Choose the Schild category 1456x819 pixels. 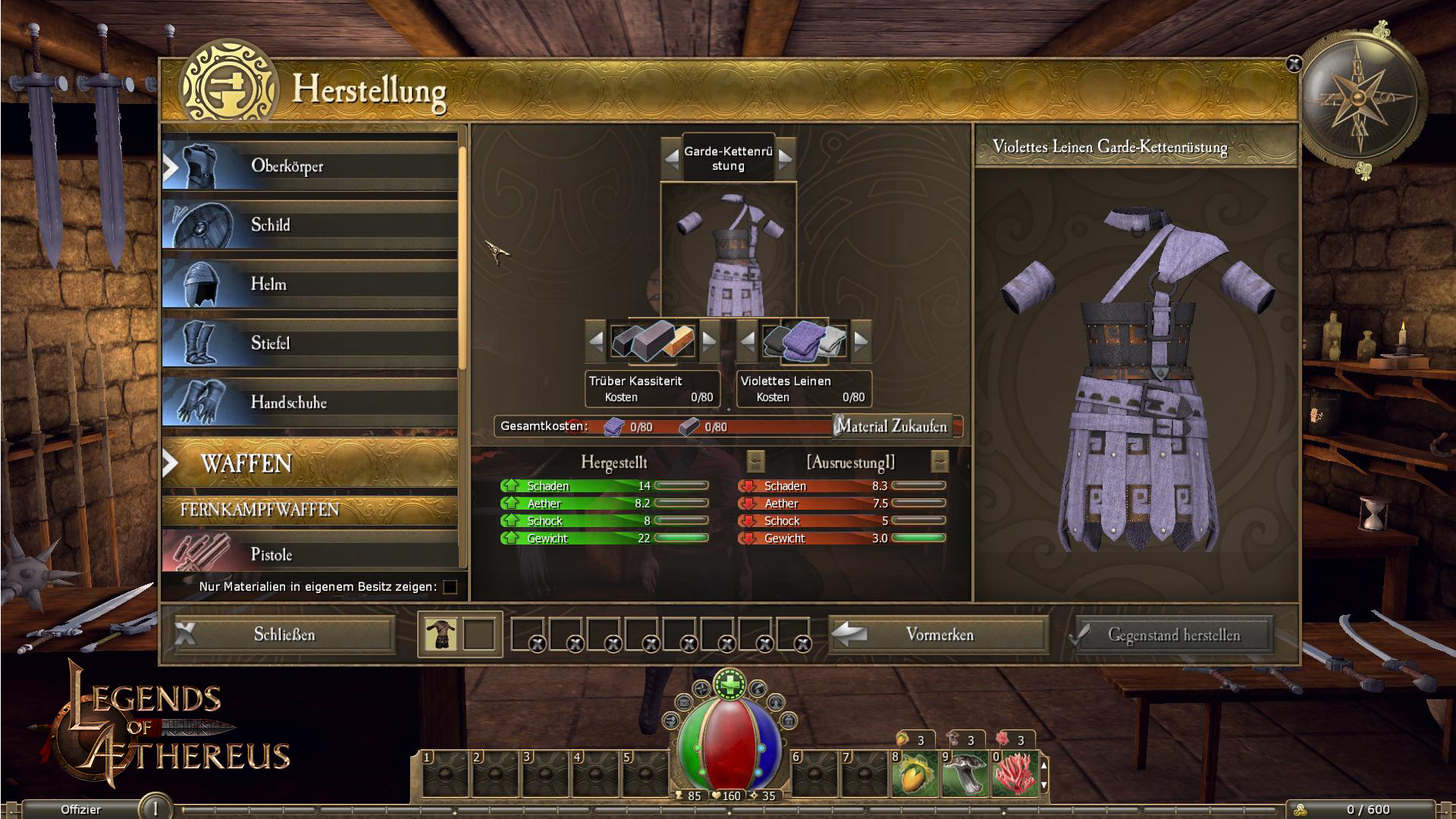(x=309, y=225)
